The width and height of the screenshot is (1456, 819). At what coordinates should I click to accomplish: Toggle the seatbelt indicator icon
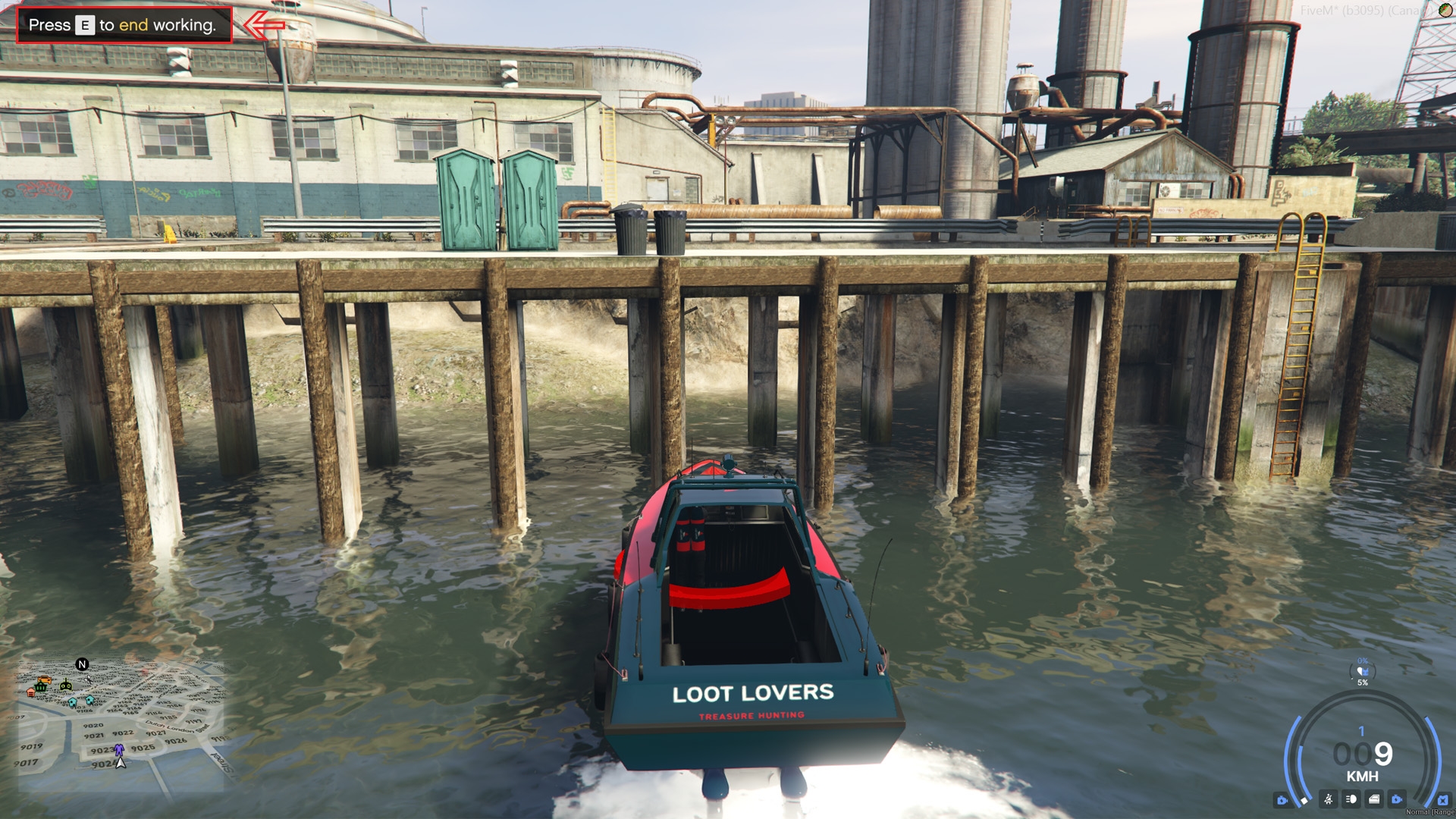[1328, 799]
